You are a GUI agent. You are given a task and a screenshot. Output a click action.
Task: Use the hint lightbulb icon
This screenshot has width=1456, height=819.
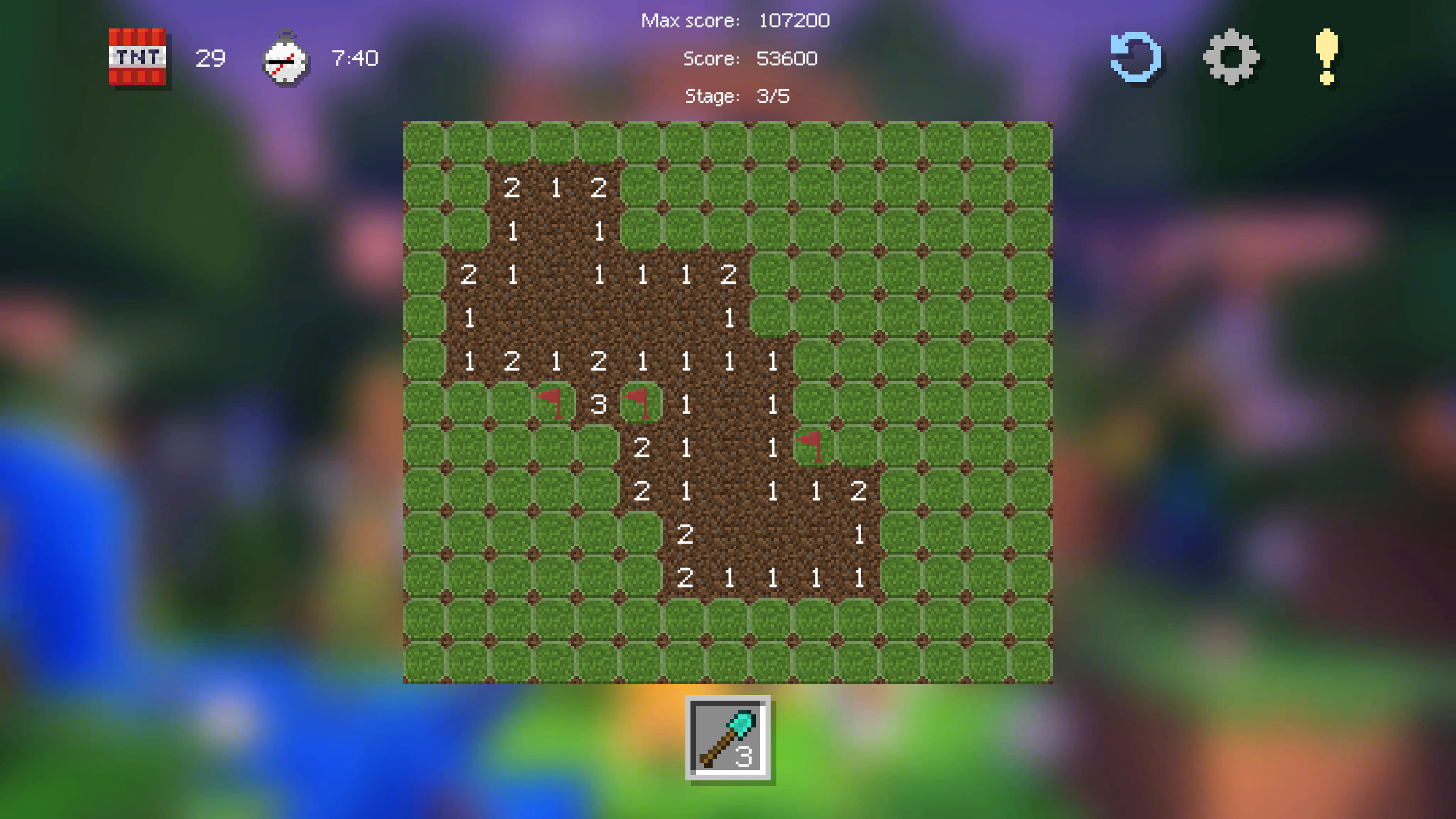[1327, 59]
